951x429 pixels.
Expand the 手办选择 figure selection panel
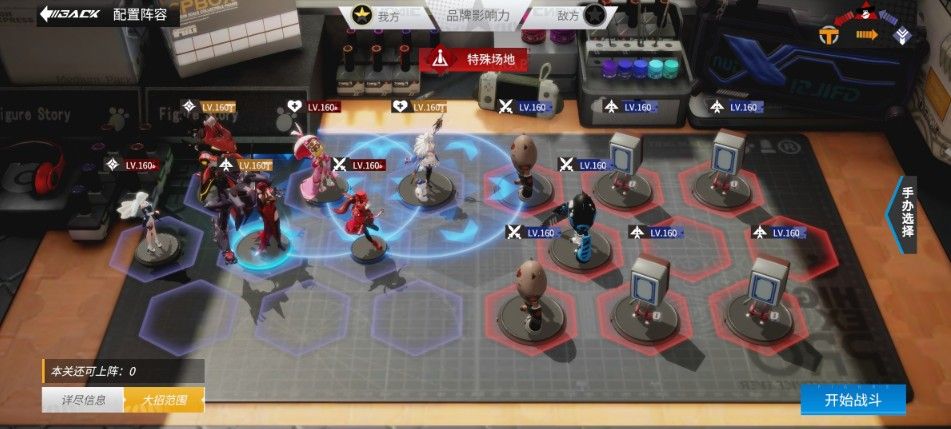[x=904, y=212]
